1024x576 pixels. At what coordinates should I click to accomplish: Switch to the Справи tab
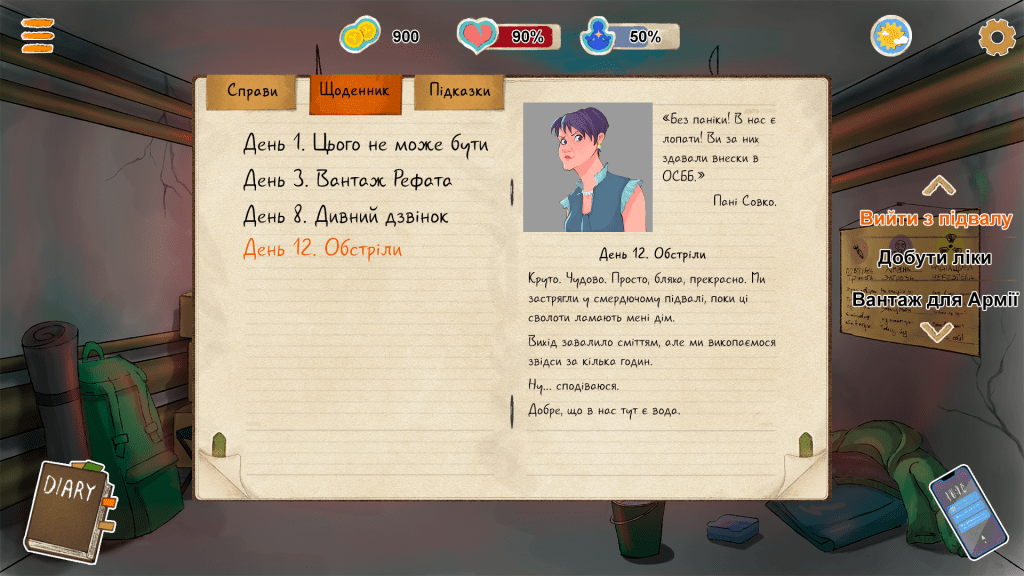(252, 92)
